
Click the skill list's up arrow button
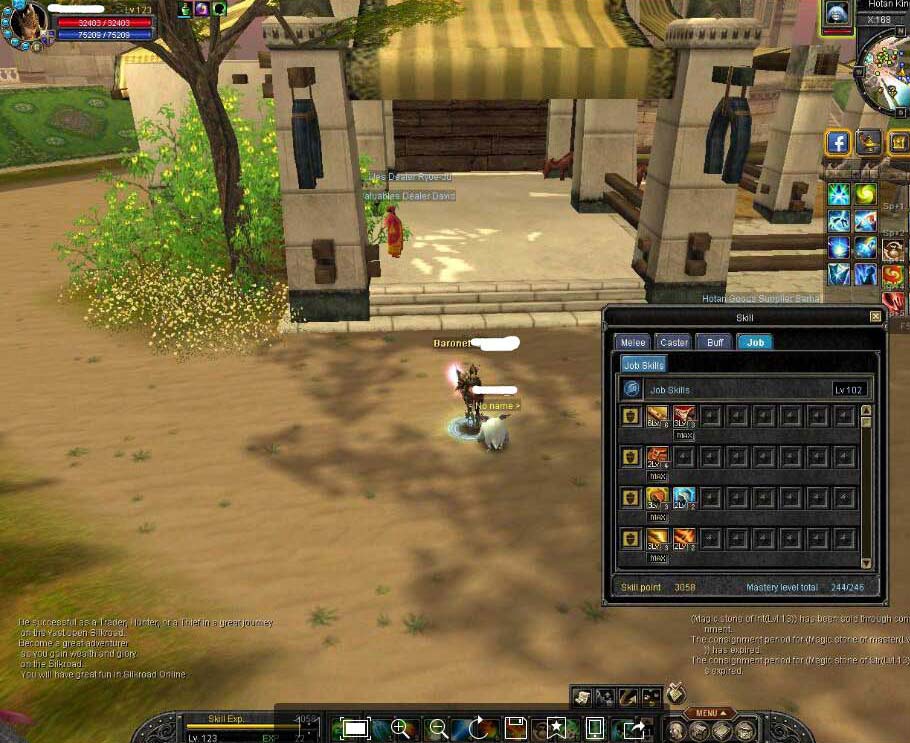coord(866,410)
